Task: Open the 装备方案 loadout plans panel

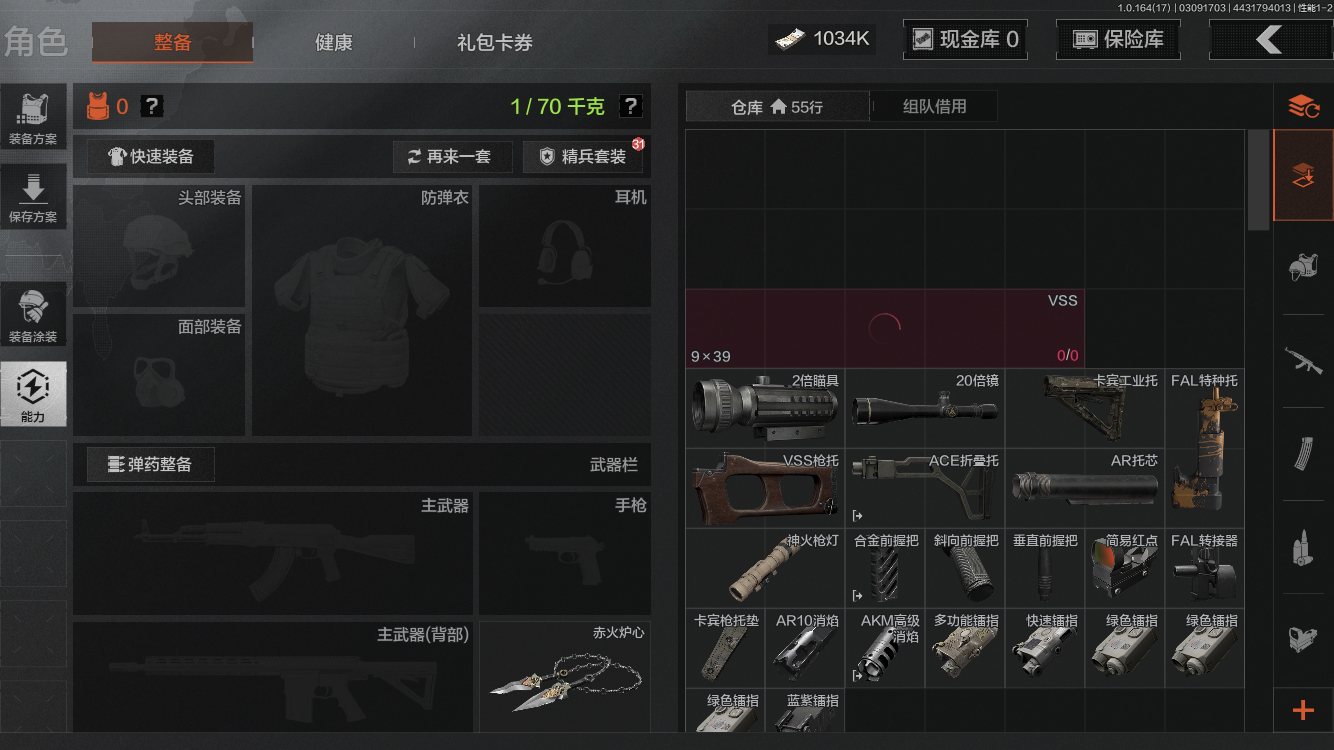Action: (x=34, y=116)
